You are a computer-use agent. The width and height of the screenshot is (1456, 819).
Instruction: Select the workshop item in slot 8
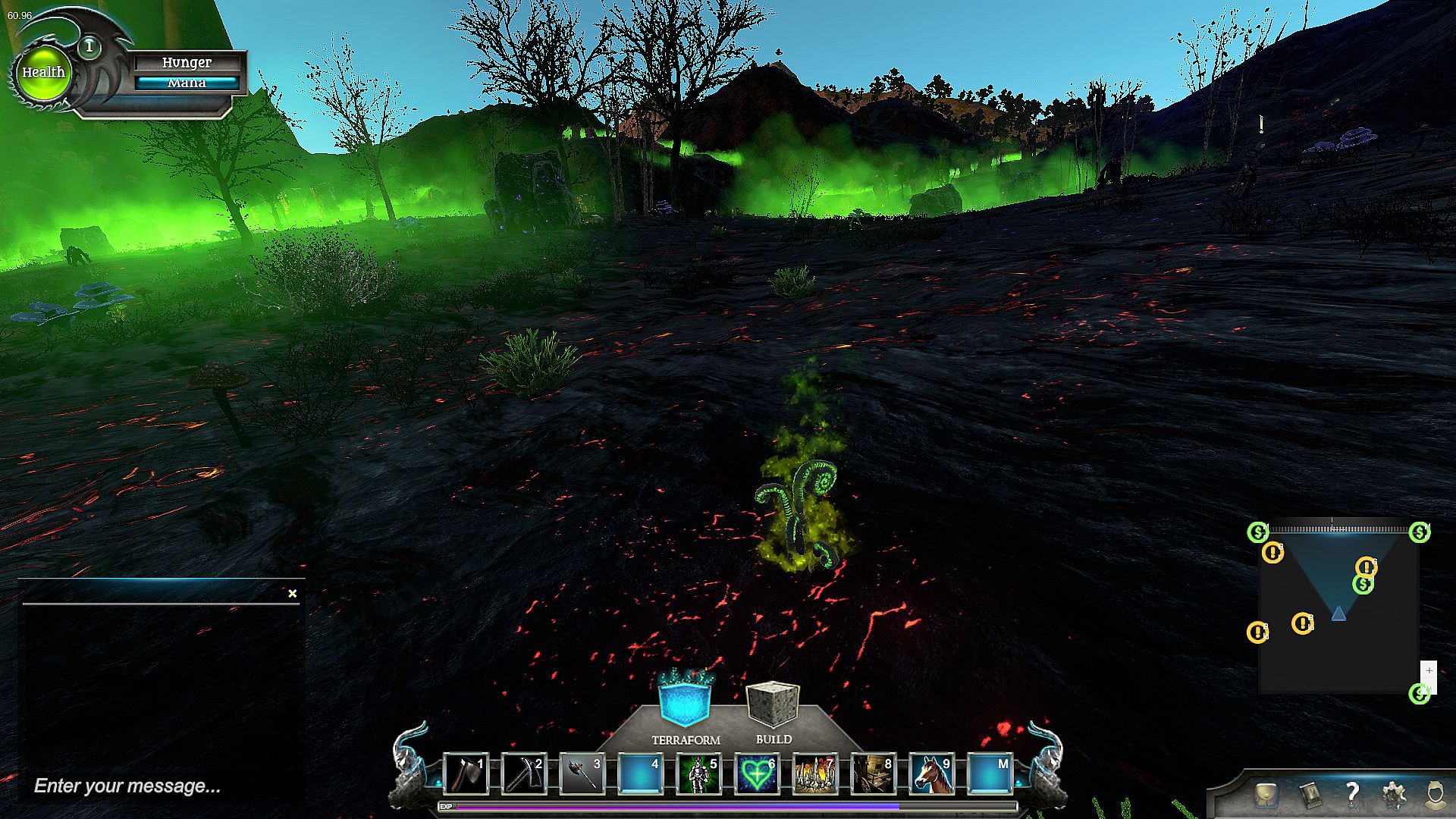[x=874, y=774]
